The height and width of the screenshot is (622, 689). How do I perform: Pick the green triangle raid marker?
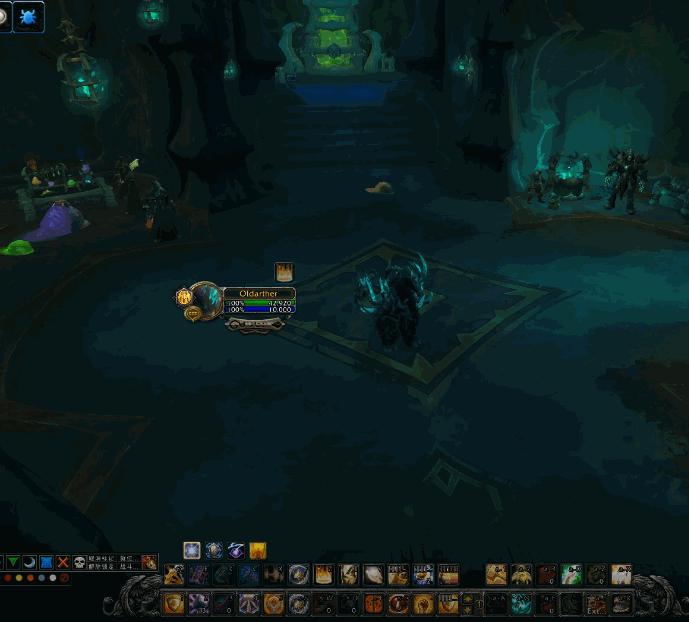pos(14,562)
